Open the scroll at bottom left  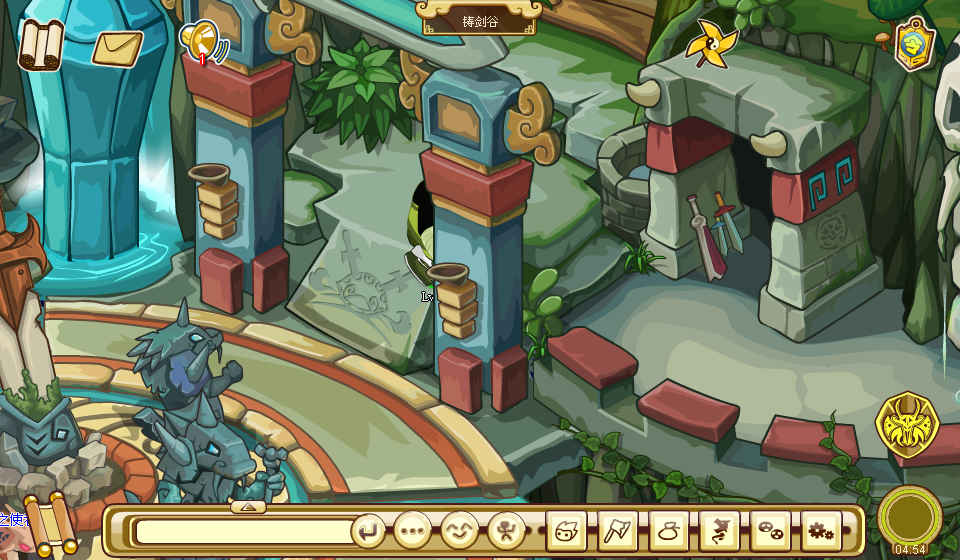[46, 524]
